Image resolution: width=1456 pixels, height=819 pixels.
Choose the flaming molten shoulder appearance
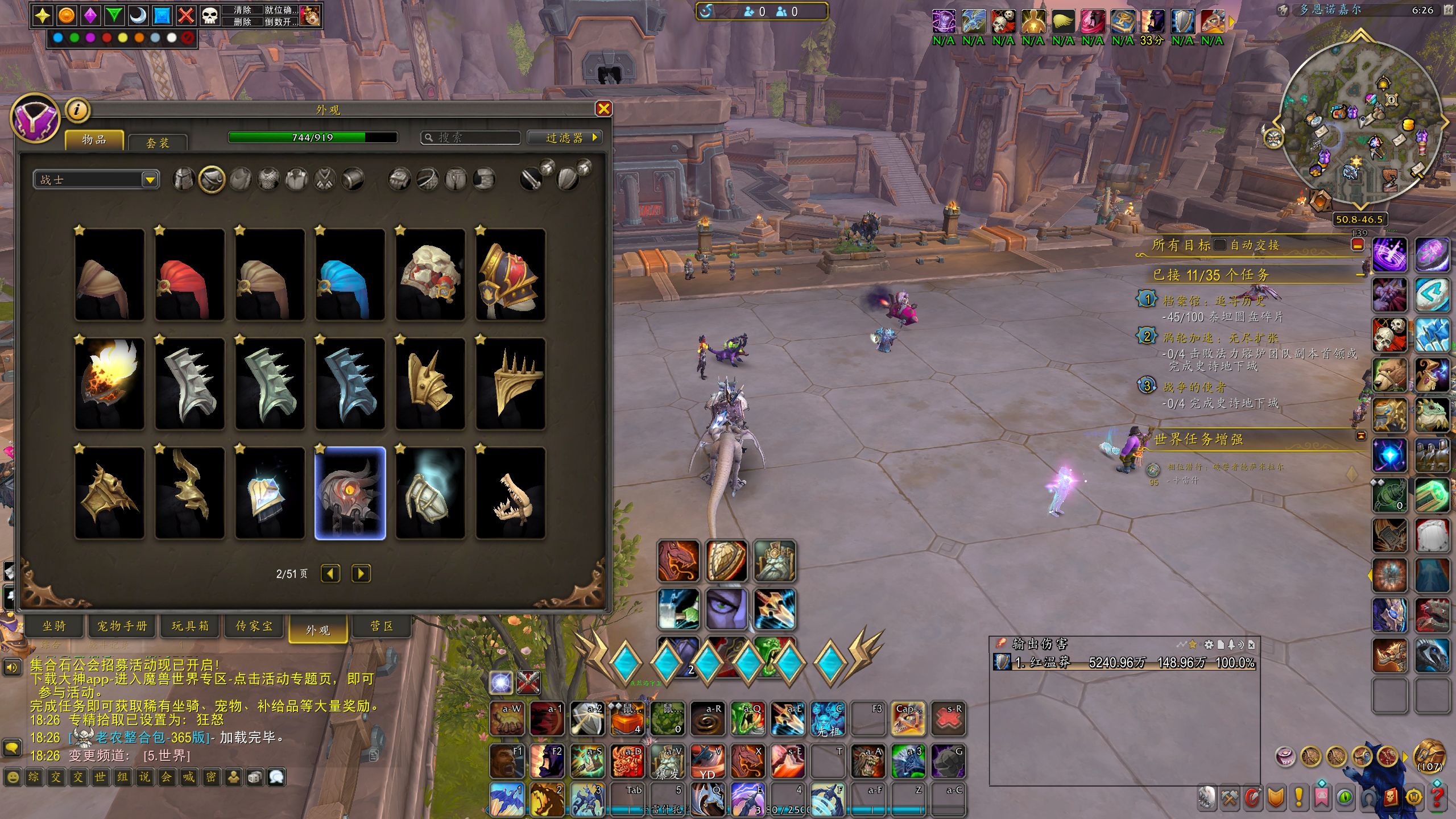(109, 384)
